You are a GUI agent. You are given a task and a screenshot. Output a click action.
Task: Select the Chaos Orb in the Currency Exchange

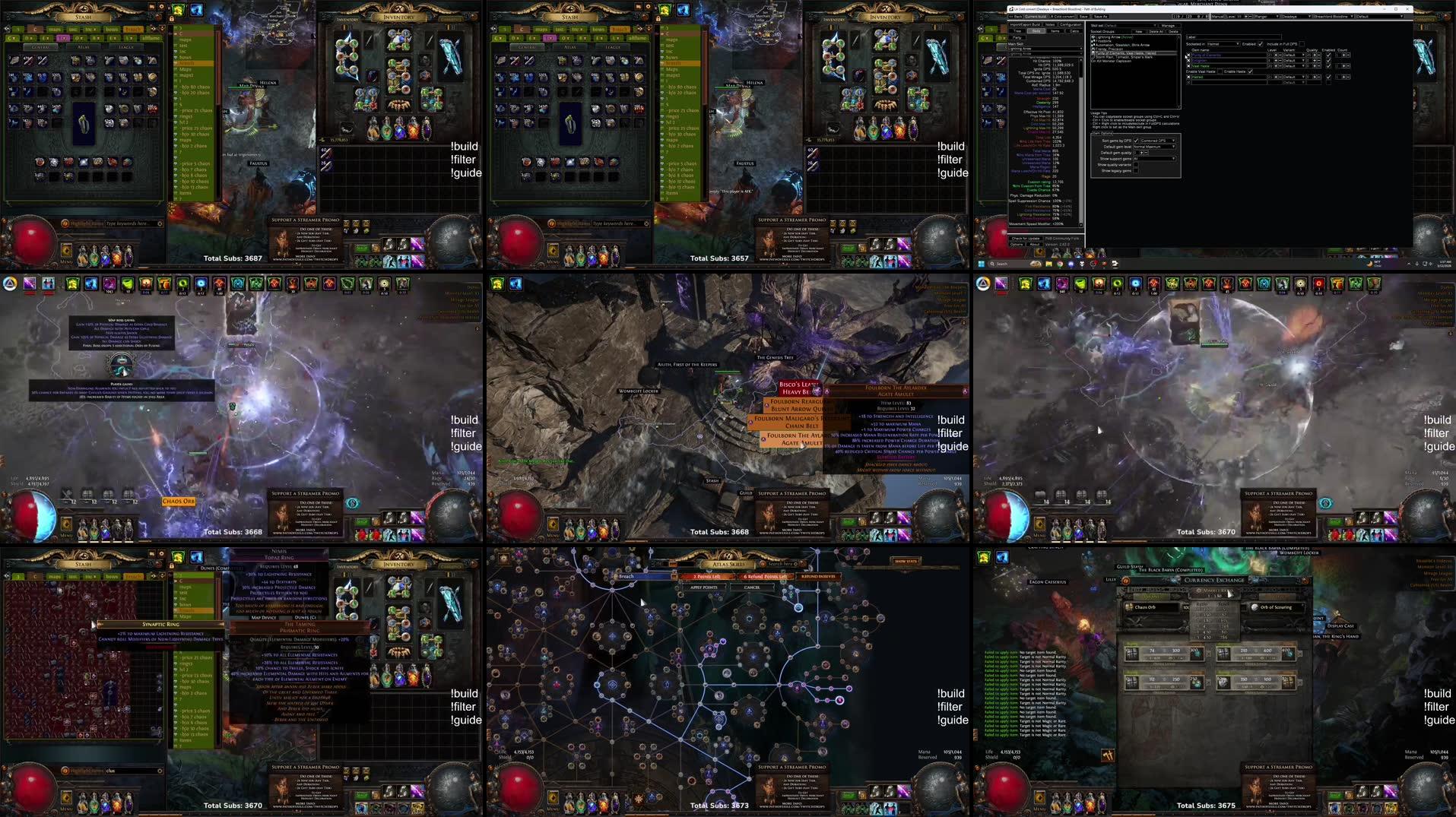click(1144, 606)
